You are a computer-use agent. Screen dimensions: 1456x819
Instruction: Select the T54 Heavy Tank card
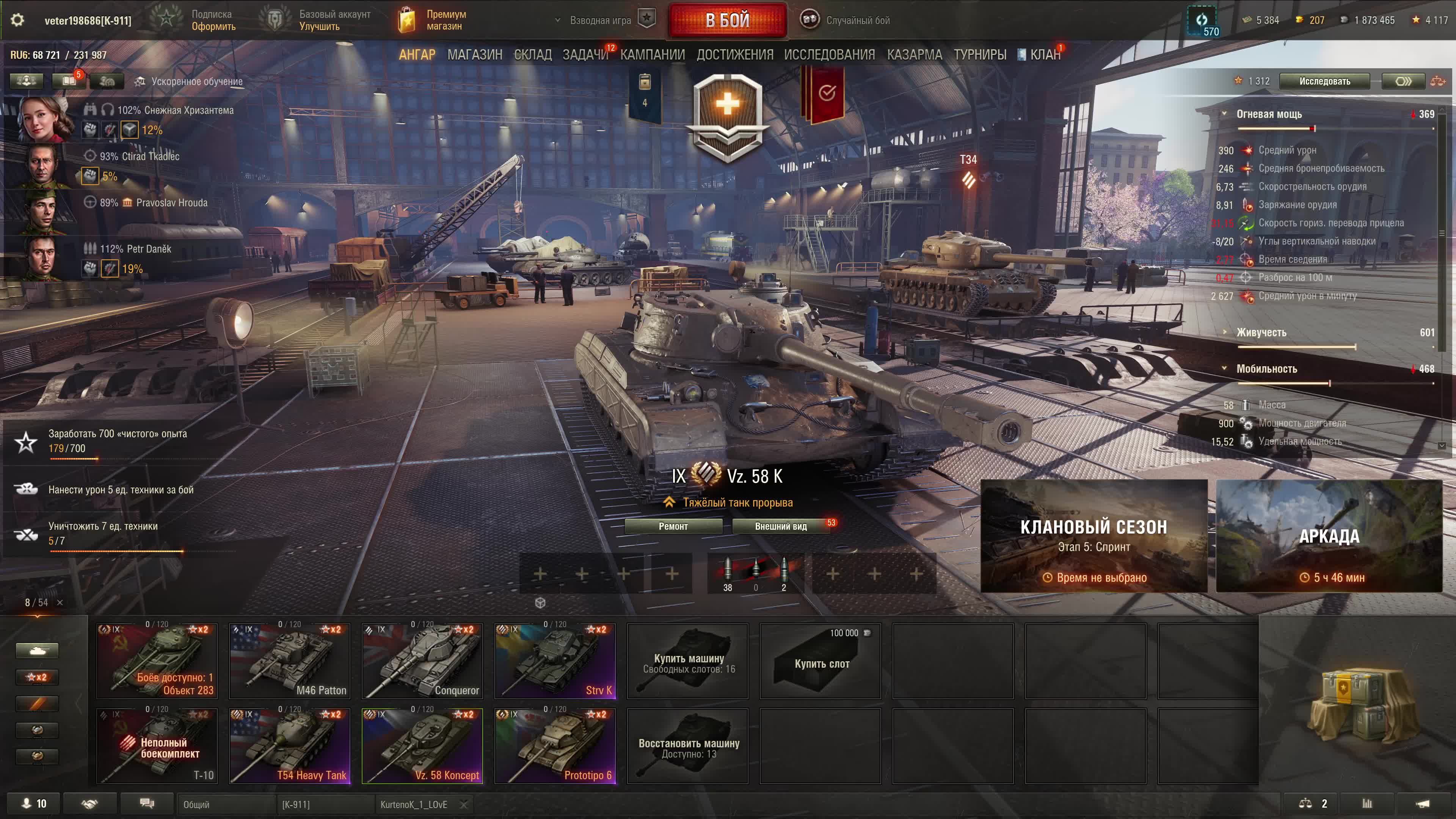tap(289, 745)
